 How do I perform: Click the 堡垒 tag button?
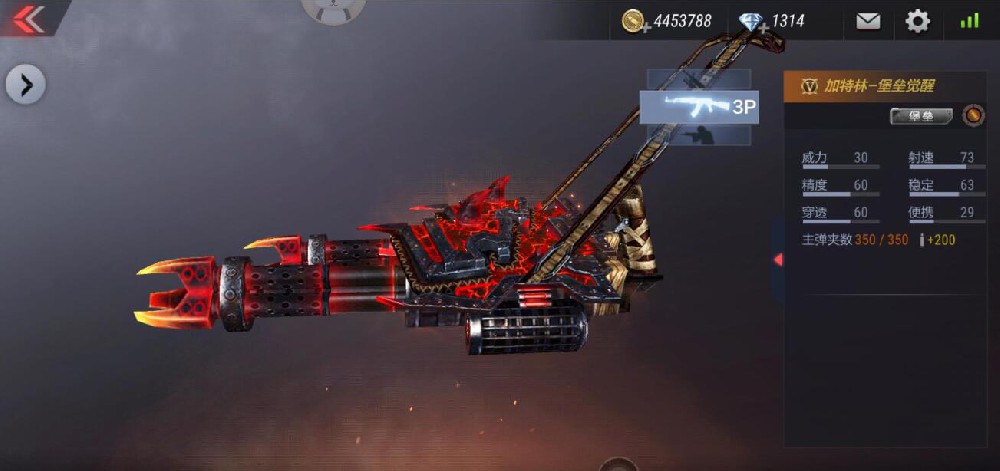[x=921, y=117]
